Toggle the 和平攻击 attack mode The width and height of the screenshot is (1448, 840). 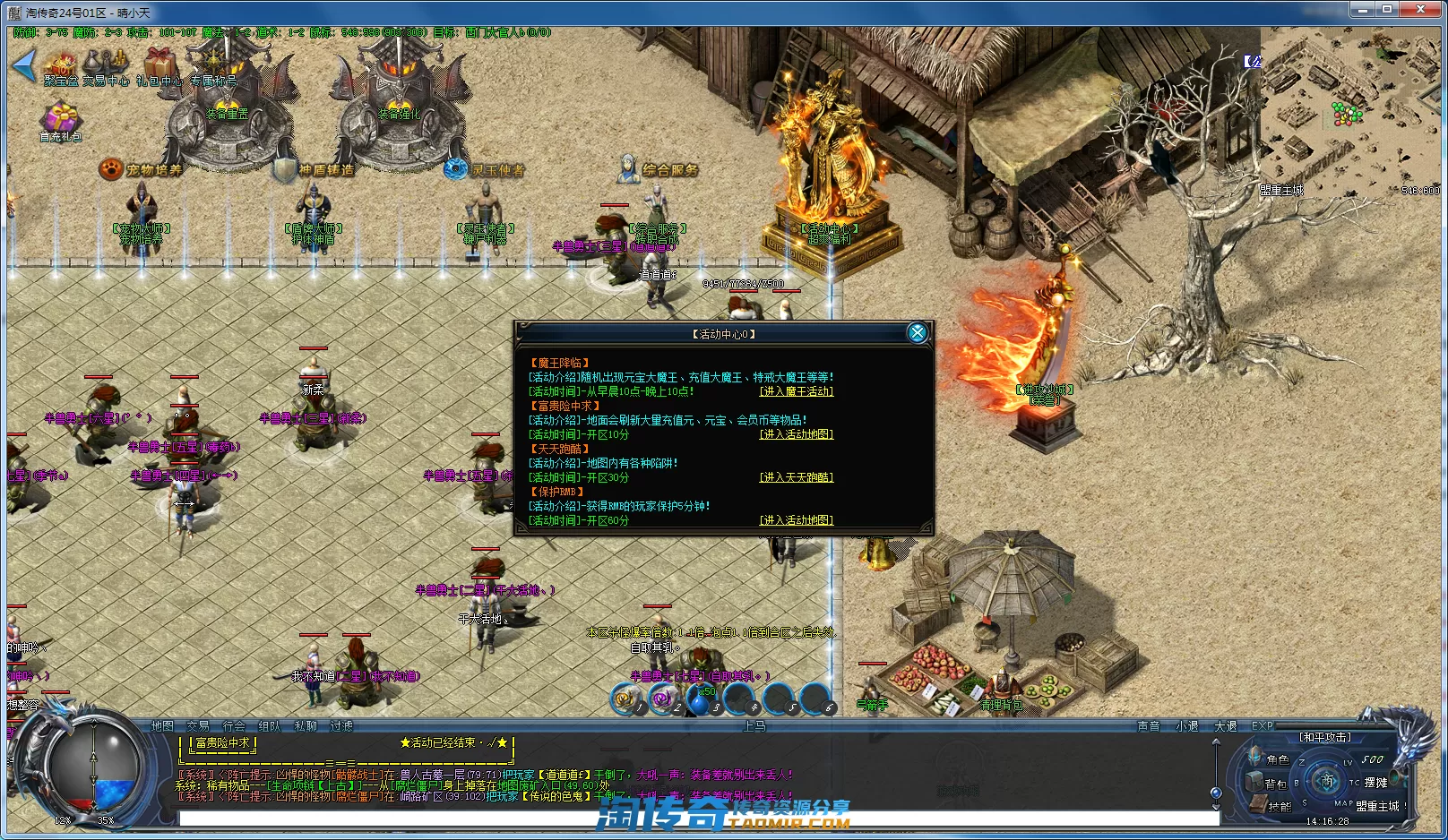pos(1324,737)
